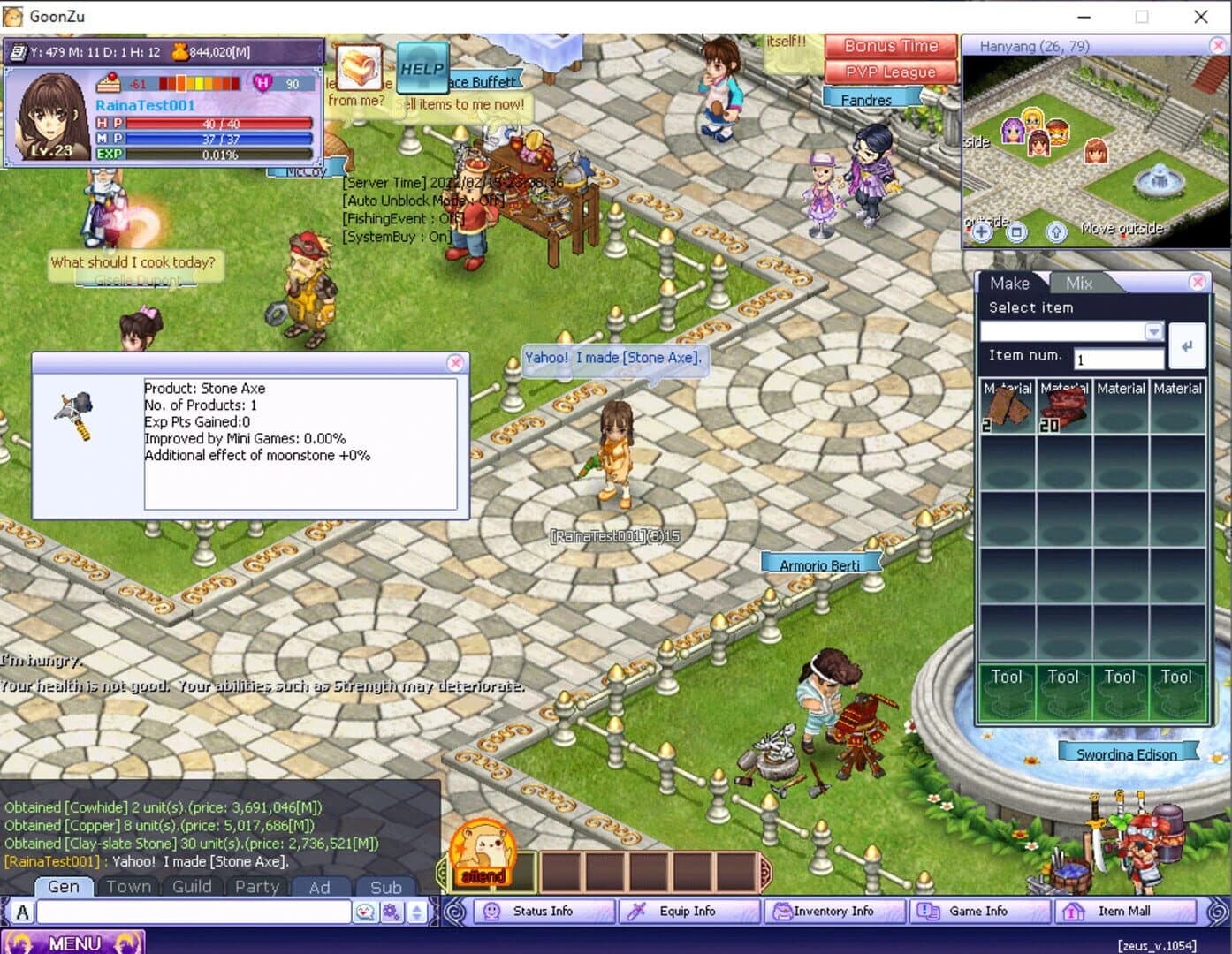Click the Bonus Time button

click(x=889, y=45)
